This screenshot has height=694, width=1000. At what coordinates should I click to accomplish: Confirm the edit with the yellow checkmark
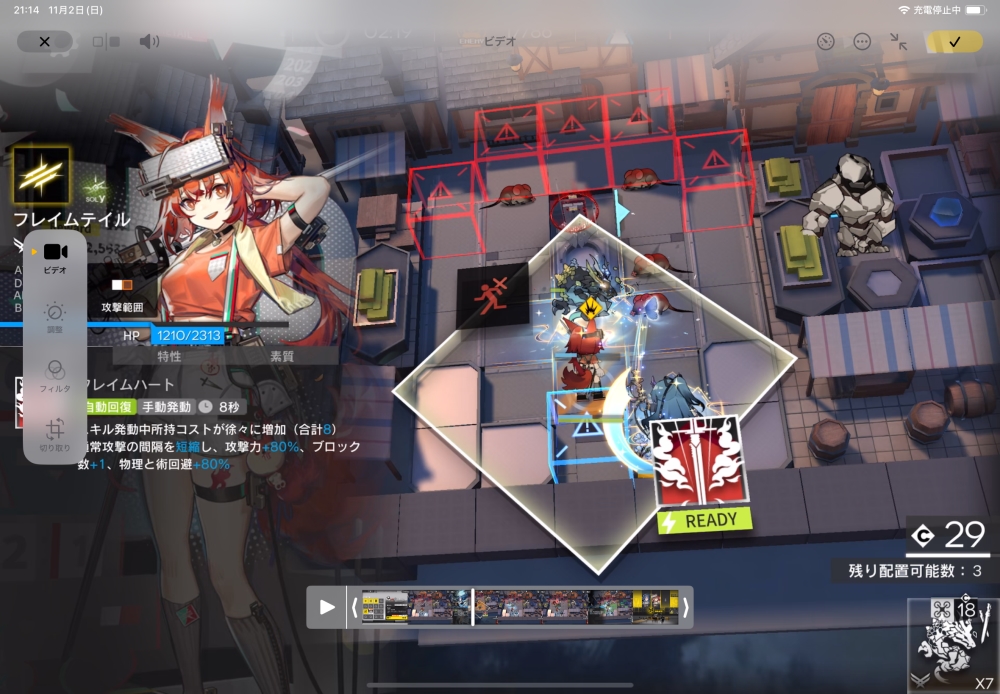[953, 42]
